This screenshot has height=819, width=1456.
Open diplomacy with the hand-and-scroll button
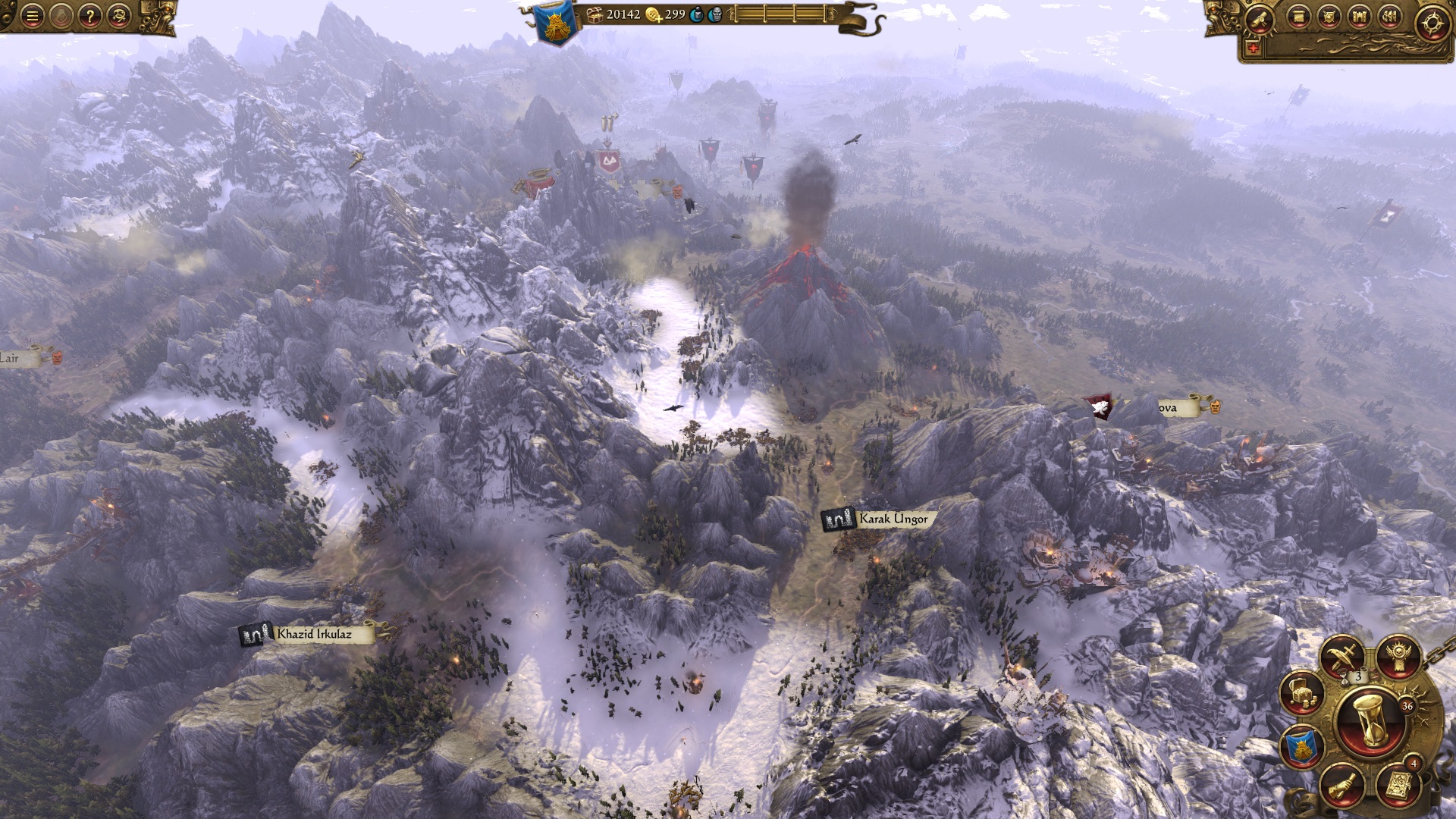(1341, 785)
